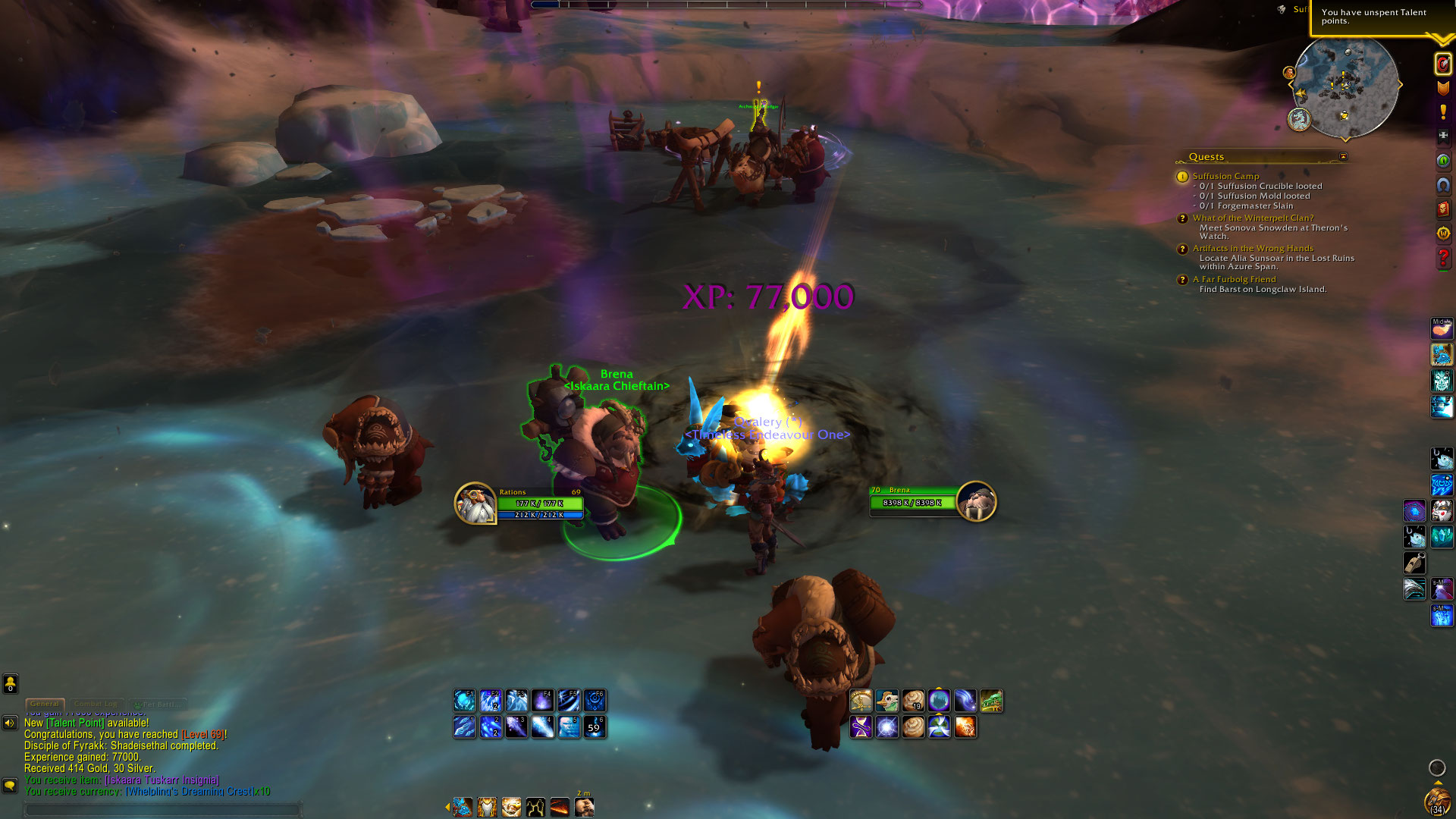
Task: Select the Suffusion Camp quest entry
Action: (x=1225, y=176)
